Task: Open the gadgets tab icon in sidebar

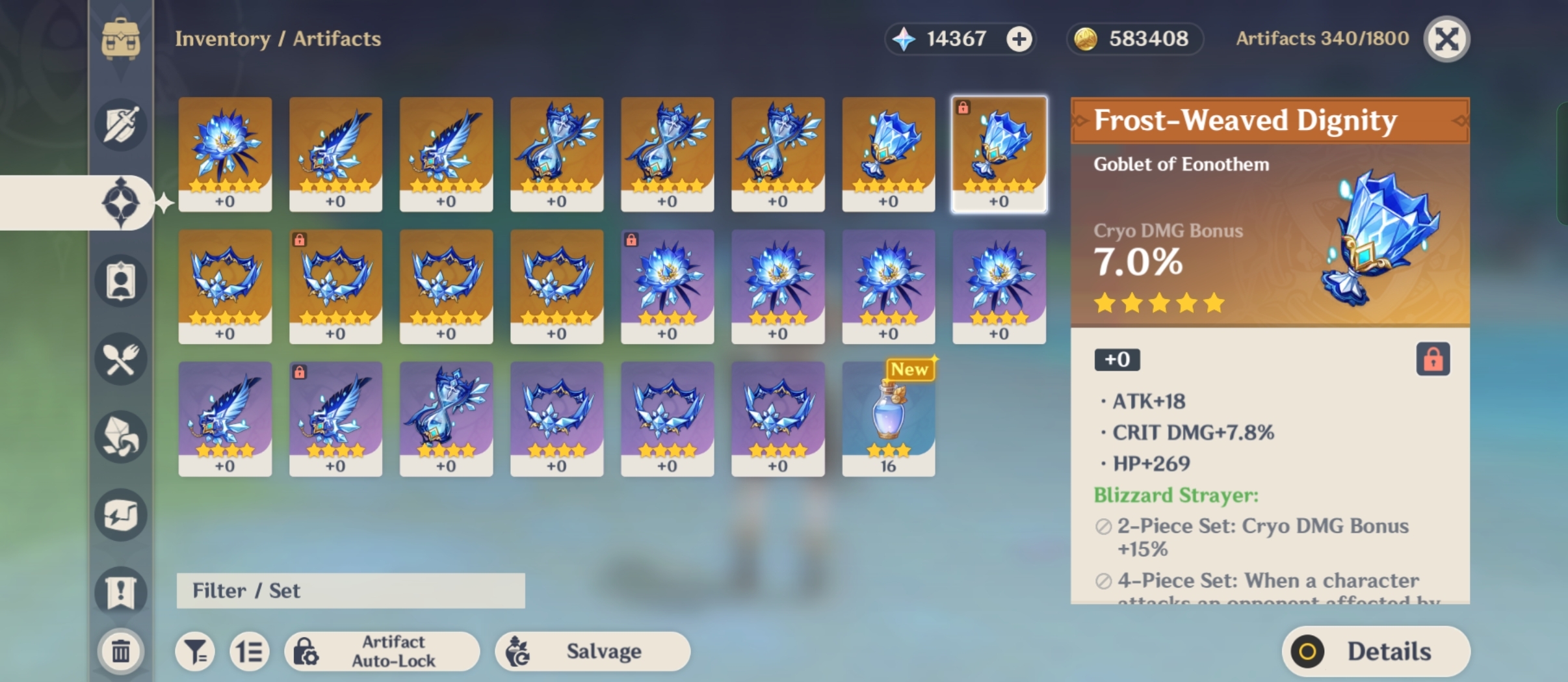Action: 121,514
